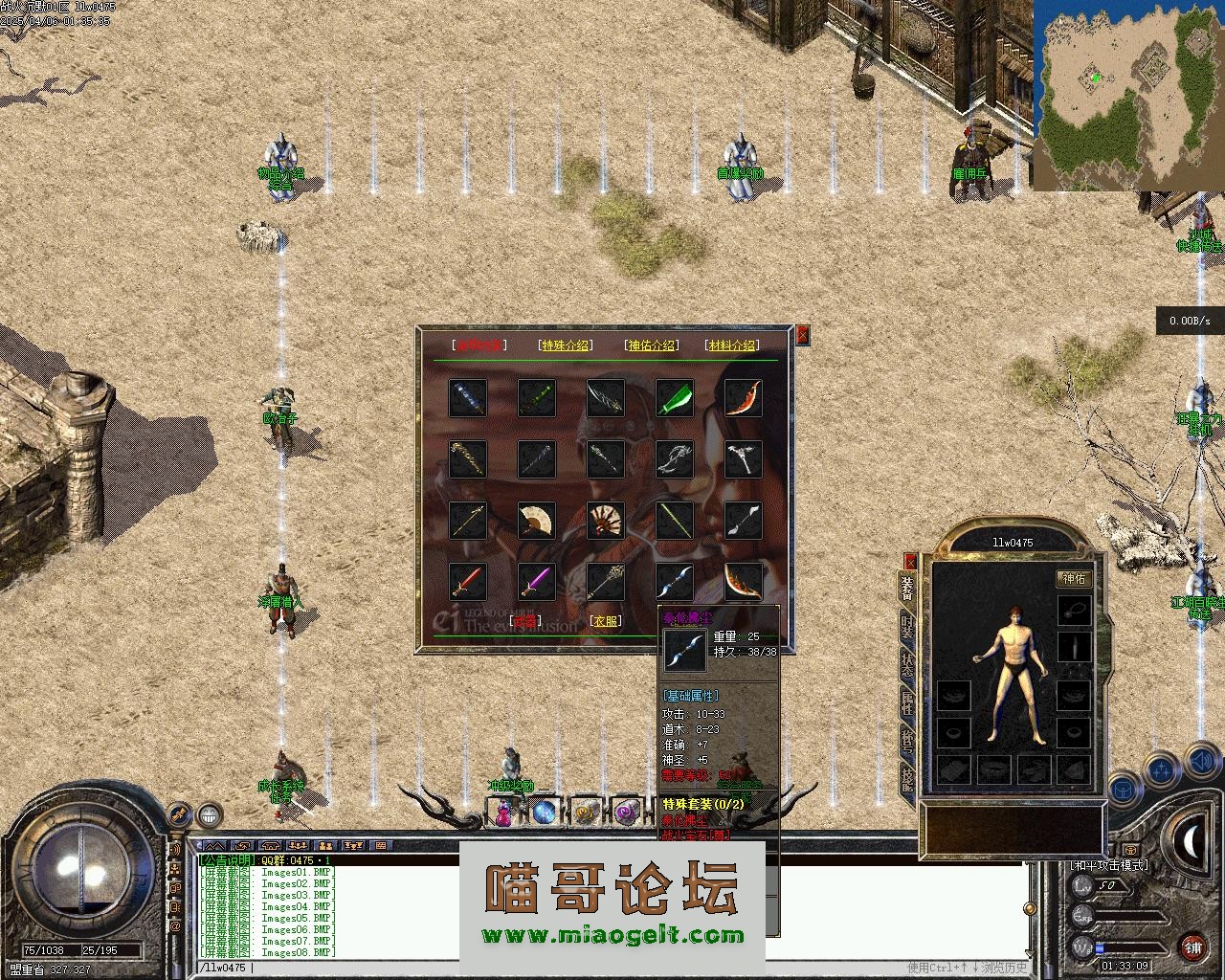The width and height of the screenshot is (1225, 980).
Task: Close the weapon introduction window
Action: tap(803, 334)
